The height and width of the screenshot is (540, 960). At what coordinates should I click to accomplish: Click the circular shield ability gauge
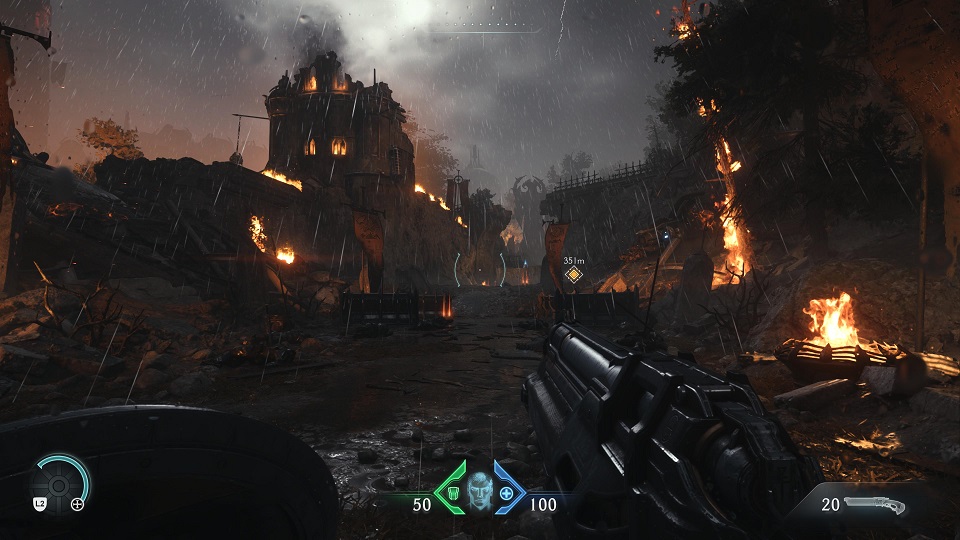click(x=59, y=485)
